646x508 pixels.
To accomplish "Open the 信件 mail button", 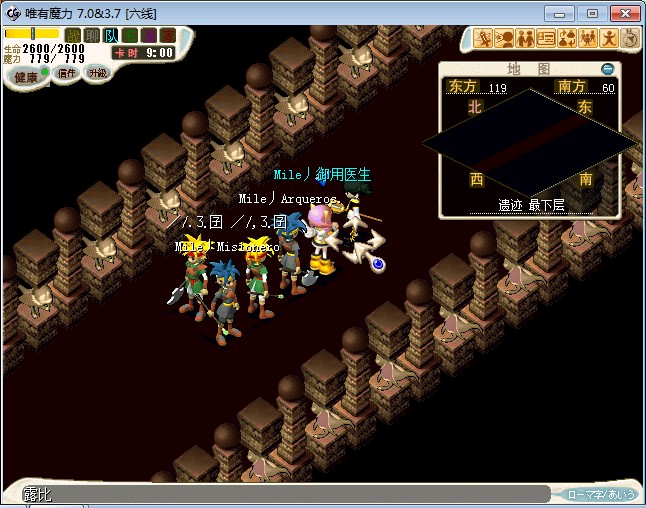I will pyautogui.click(x=67, y=74).
